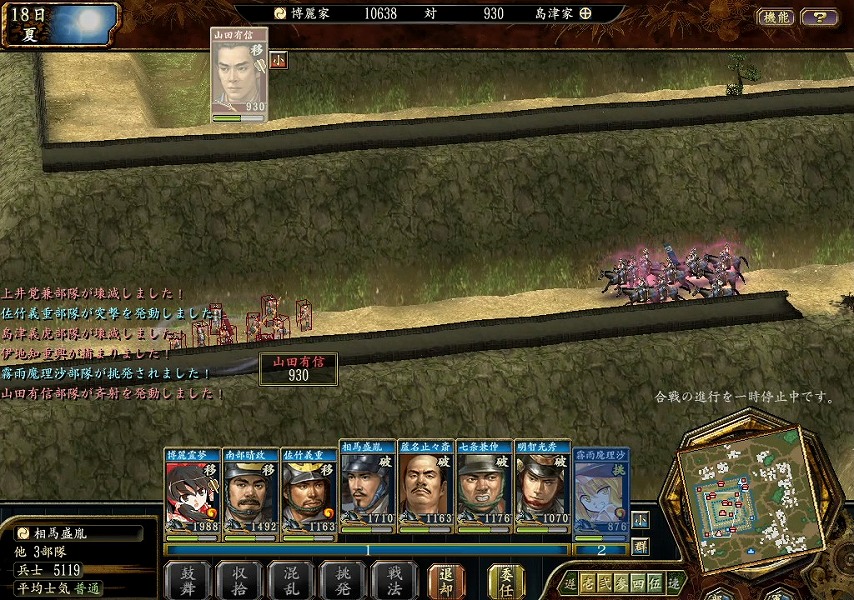Open the 機能 function menu

[x=776, y=17]
